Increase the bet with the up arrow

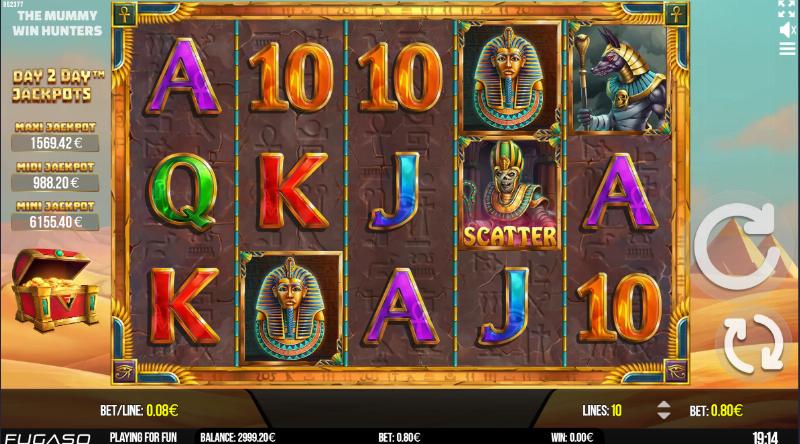pos(662,403)
